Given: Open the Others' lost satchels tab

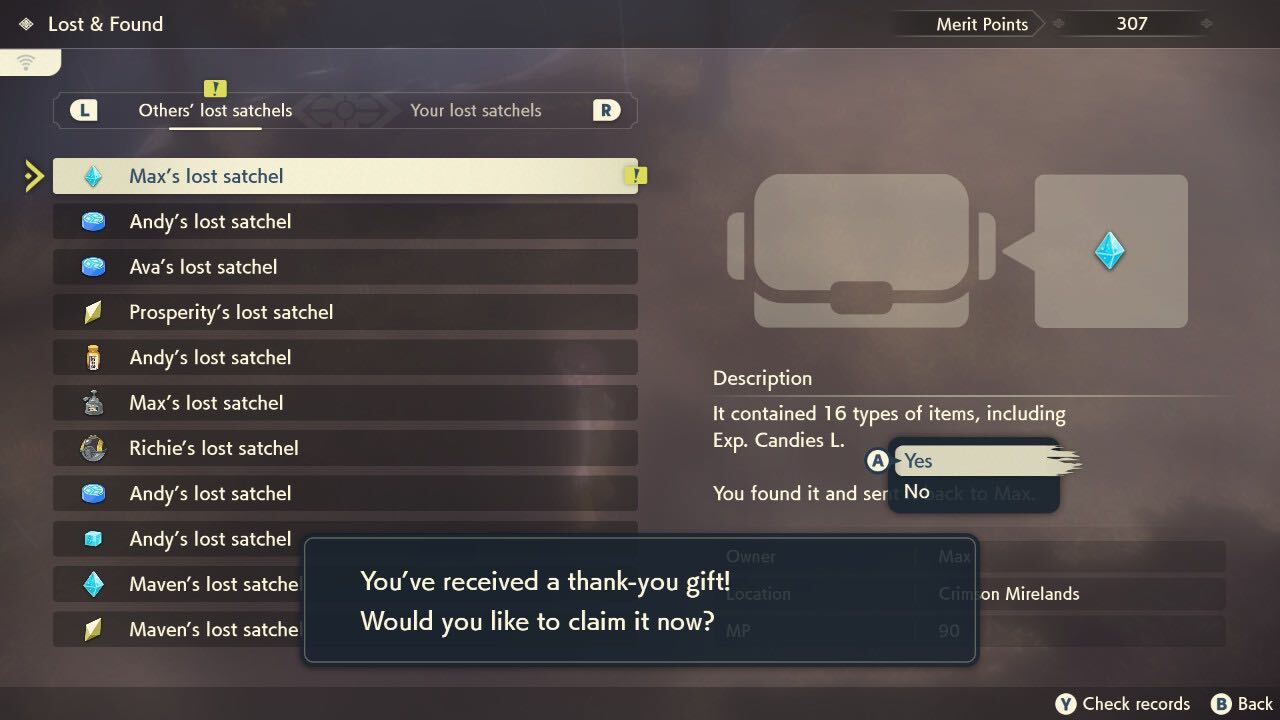Looking at the screenshot, I should coord(215,111).
